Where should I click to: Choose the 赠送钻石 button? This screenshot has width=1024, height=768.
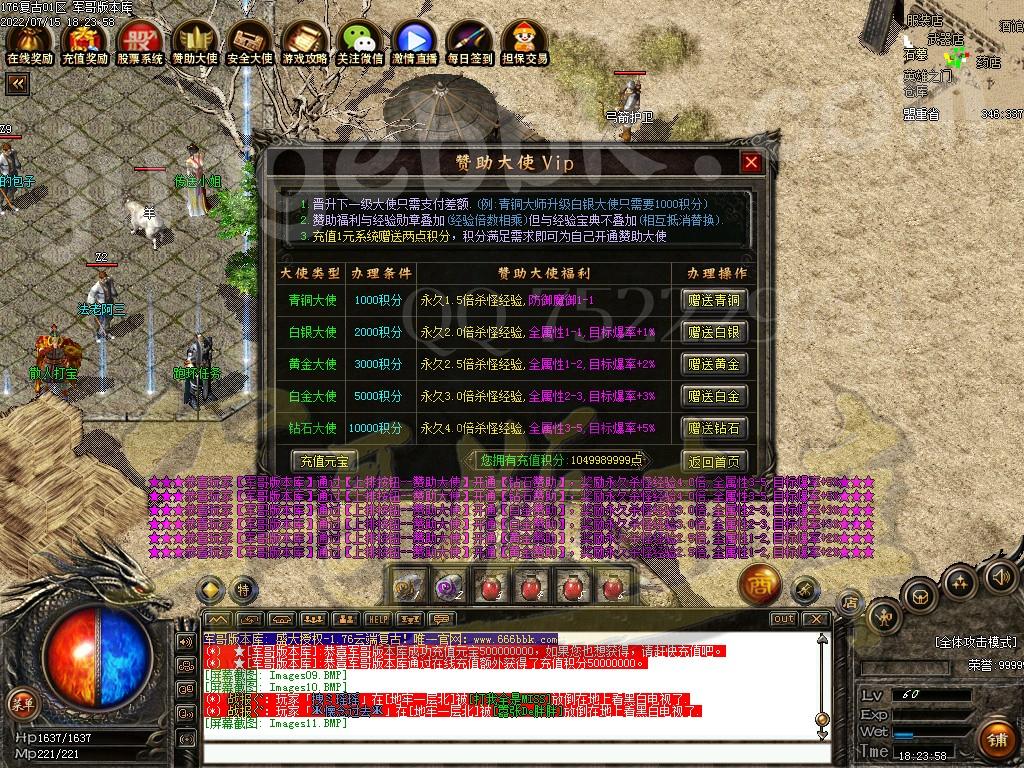[x=714, y=428]
